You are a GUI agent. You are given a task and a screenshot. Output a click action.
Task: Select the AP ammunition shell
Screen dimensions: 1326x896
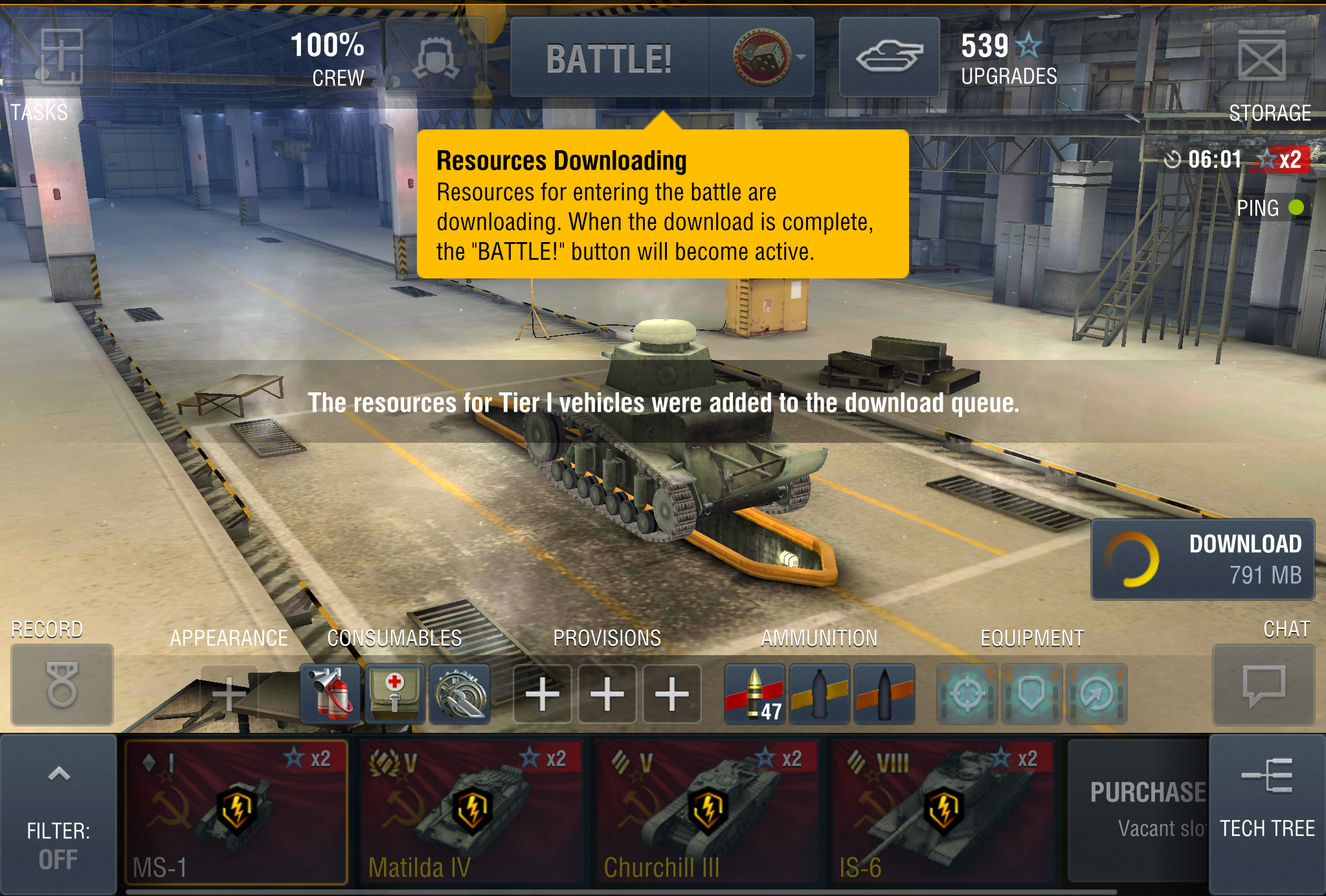click(x=755, y=691)
